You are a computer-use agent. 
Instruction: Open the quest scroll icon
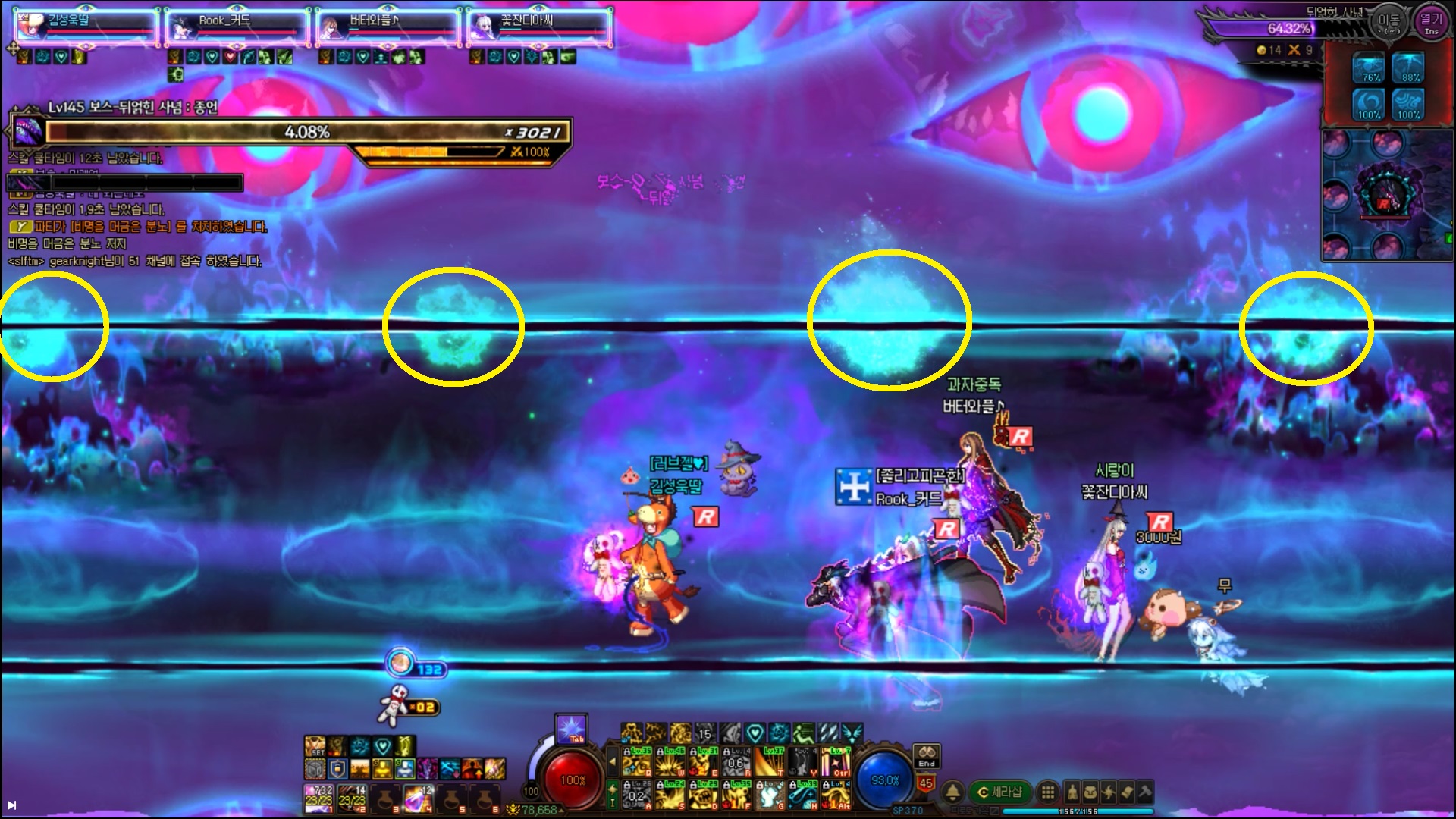(x=1127, y=792)
